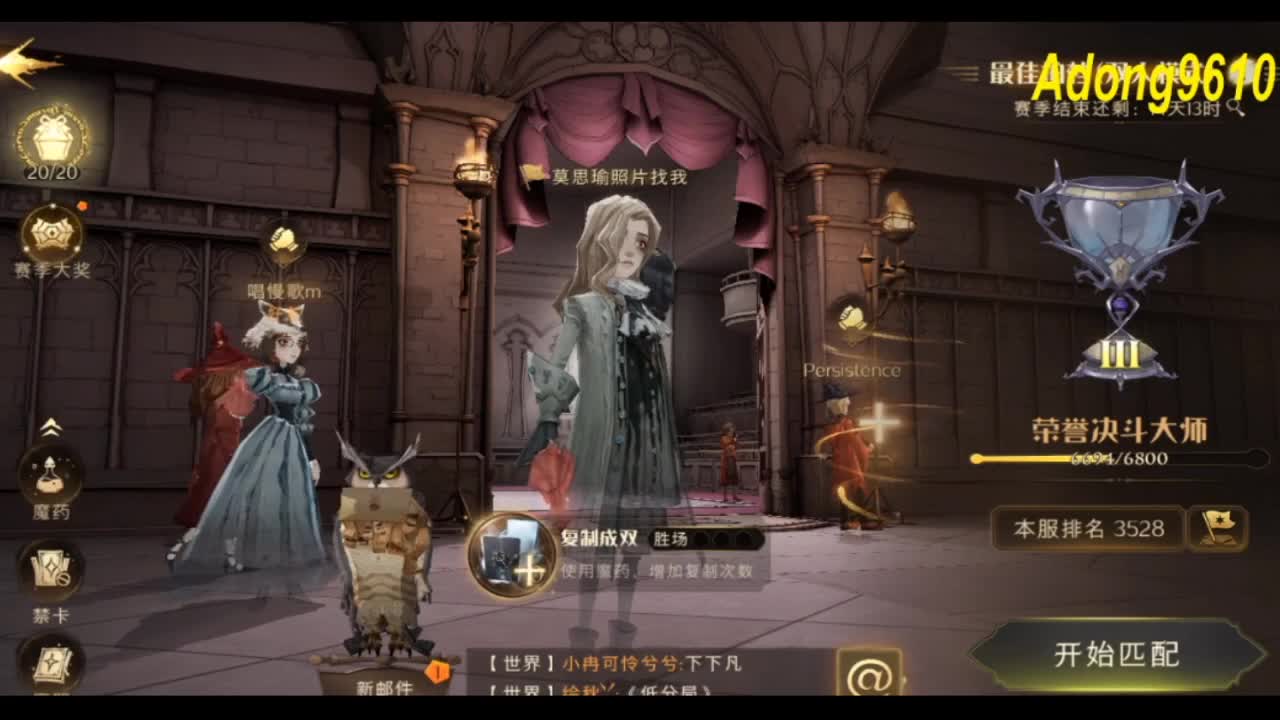Open the hamburger menu near season banner
This screenshot has height=720, width=1280.
pyautogui.click(x=962, y=70)
